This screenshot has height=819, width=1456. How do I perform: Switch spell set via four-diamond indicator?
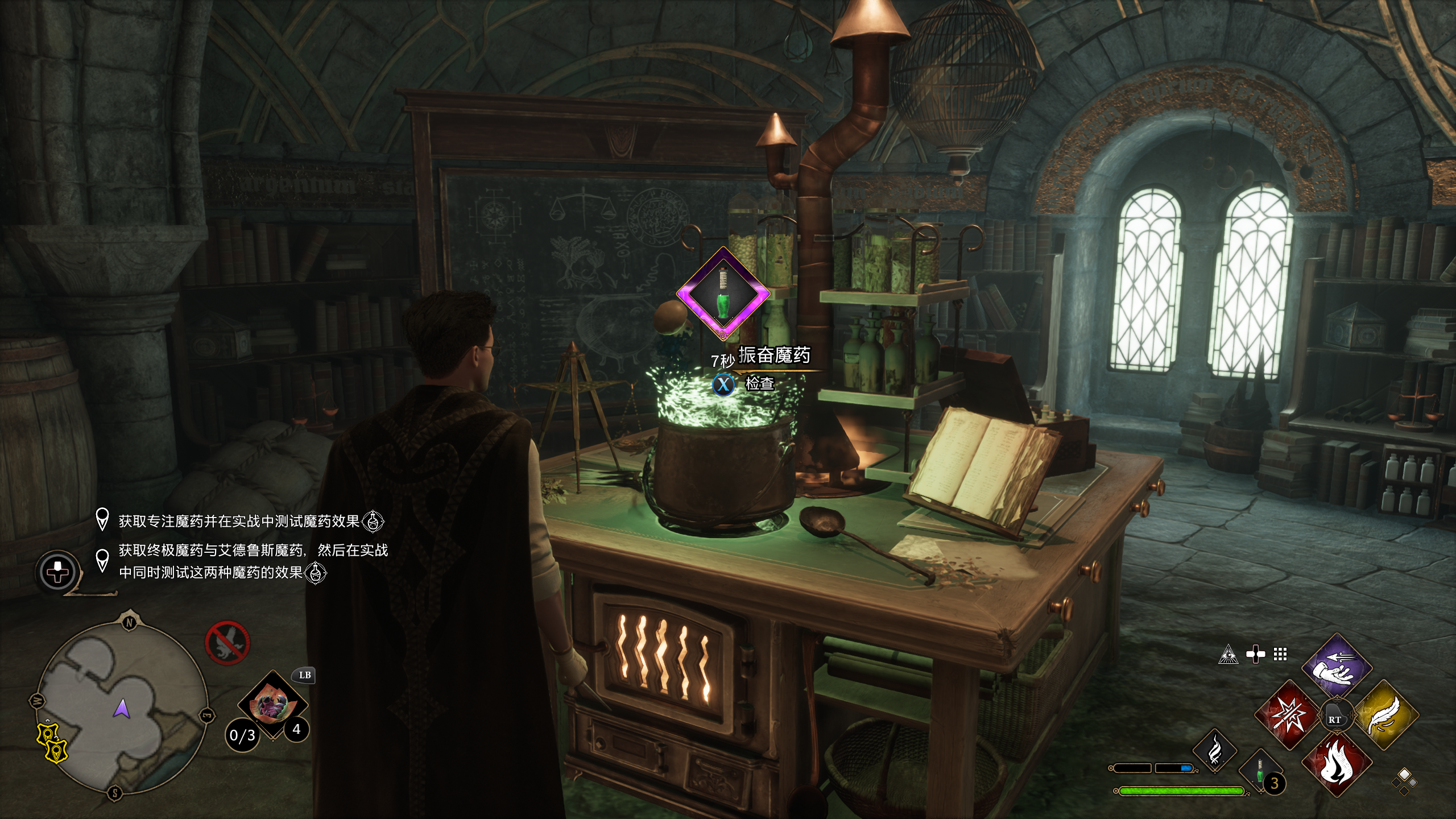[1404, 781]
